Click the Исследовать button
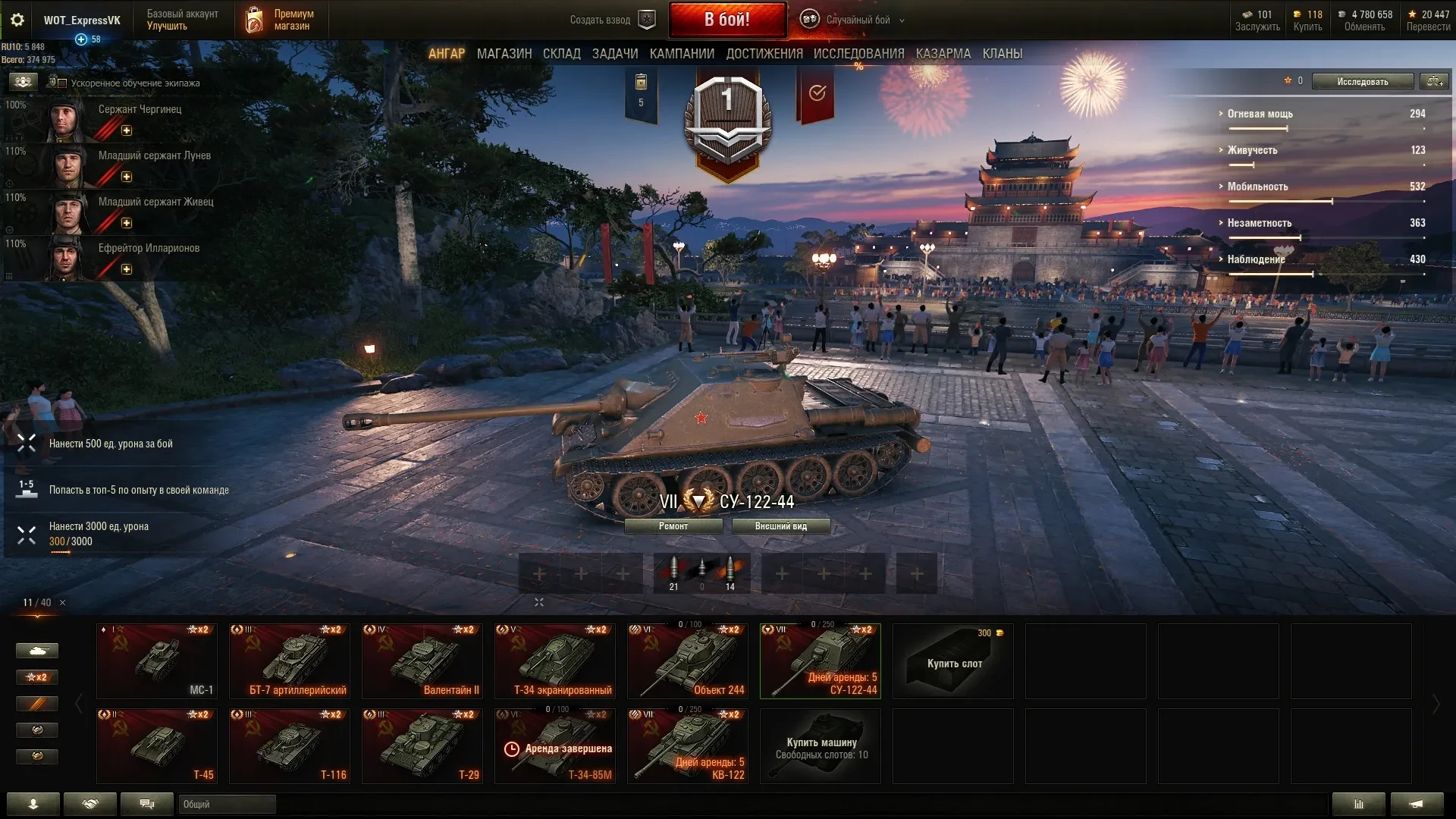The height and width of the screenshot is (819, 1456). (x=1362, y=82)
